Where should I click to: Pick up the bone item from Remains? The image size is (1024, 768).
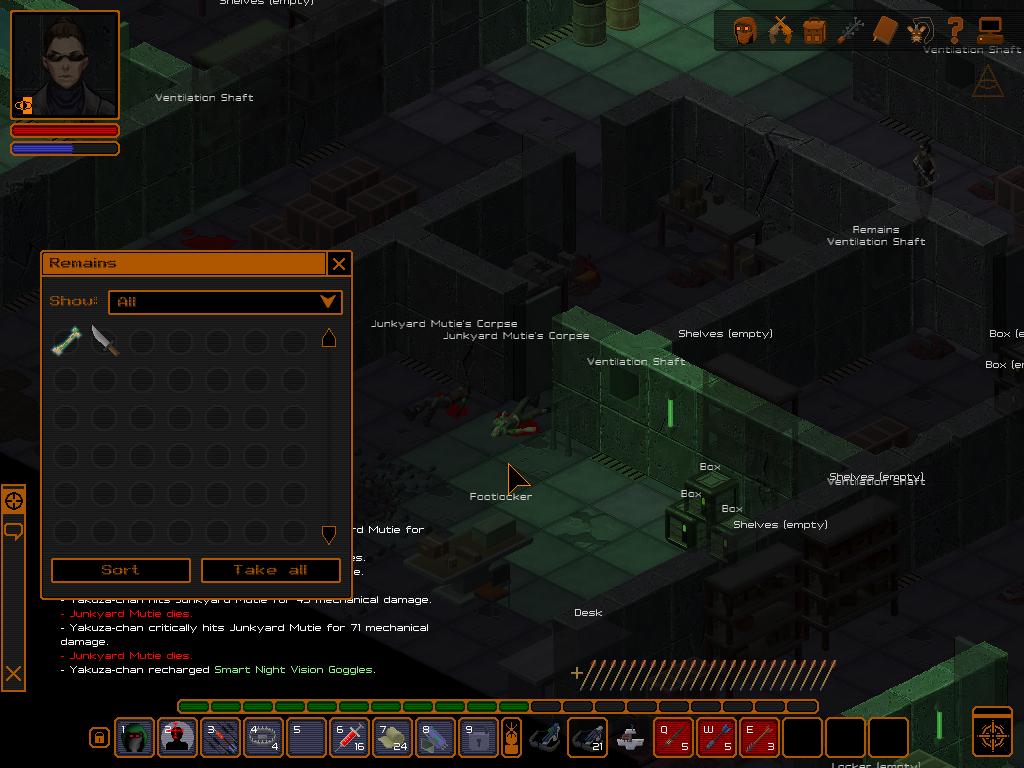(66, 341)
